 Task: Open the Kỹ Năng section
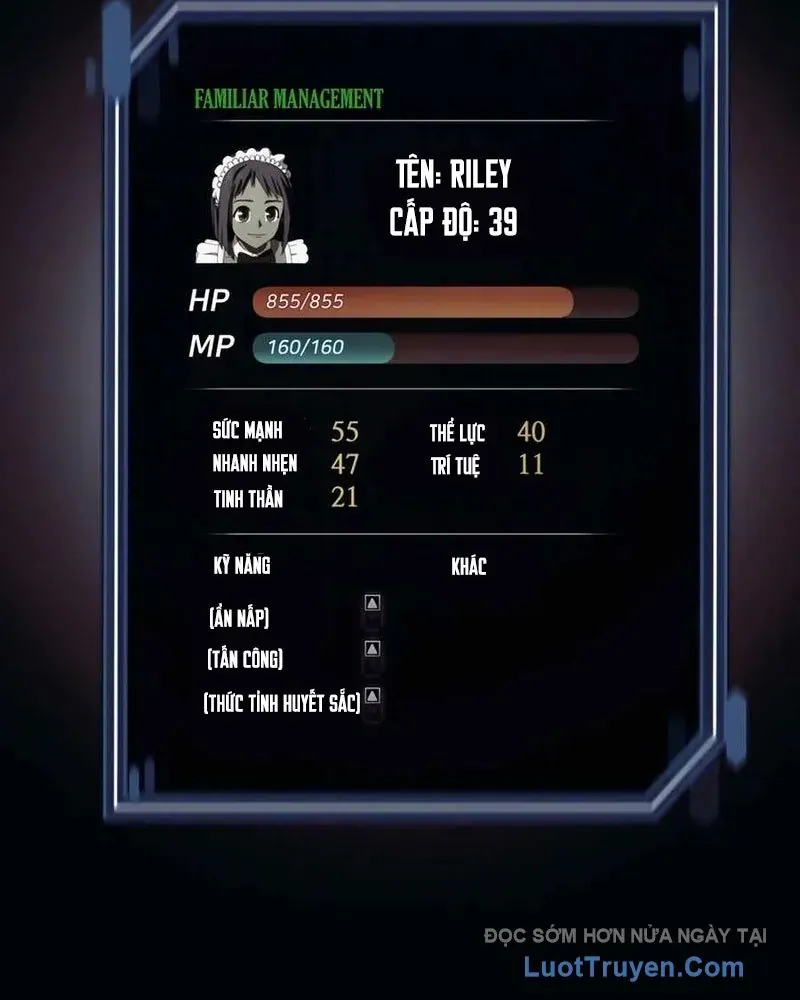tap(242, 567)
